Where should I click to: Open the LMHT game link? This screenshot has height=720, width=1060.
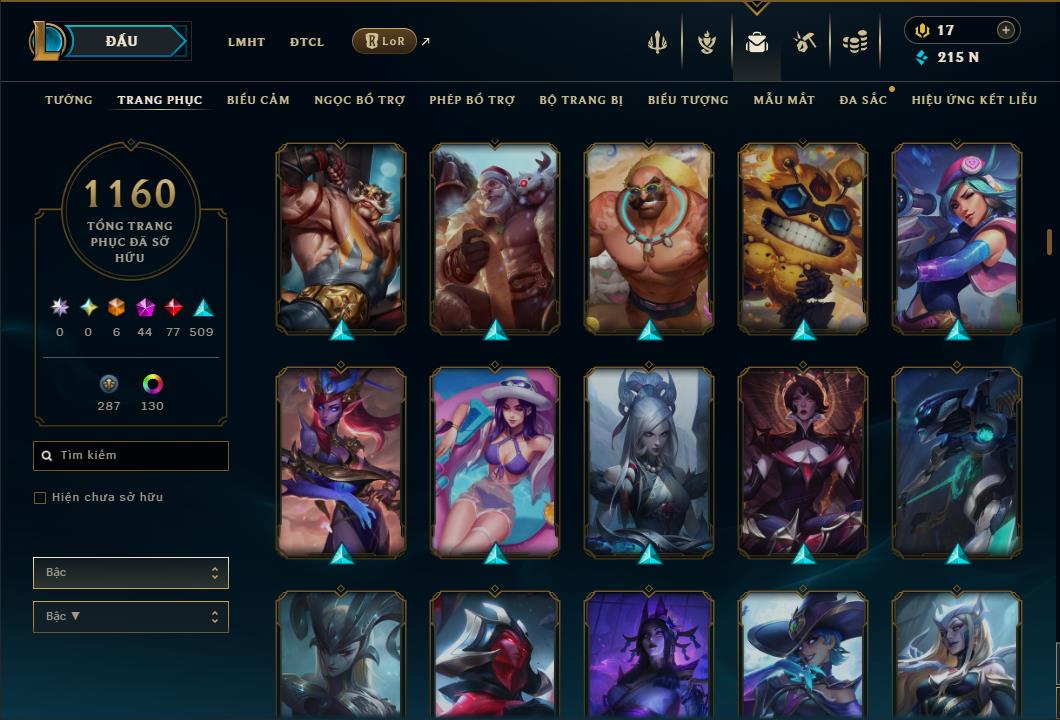pyautogui.click(x=246, y=42)
